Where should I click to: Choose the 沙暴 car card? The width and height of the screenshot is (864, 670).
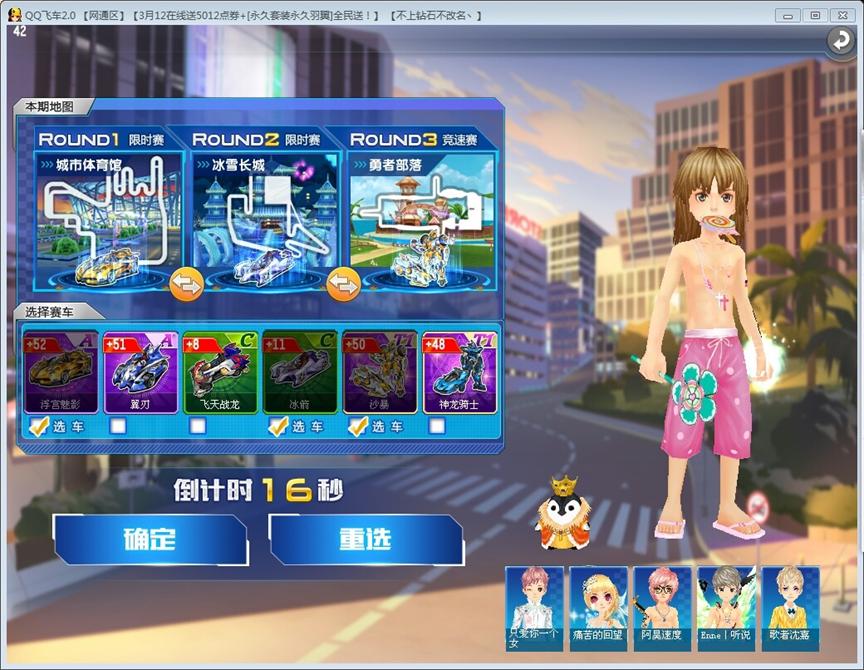[380, 372]
